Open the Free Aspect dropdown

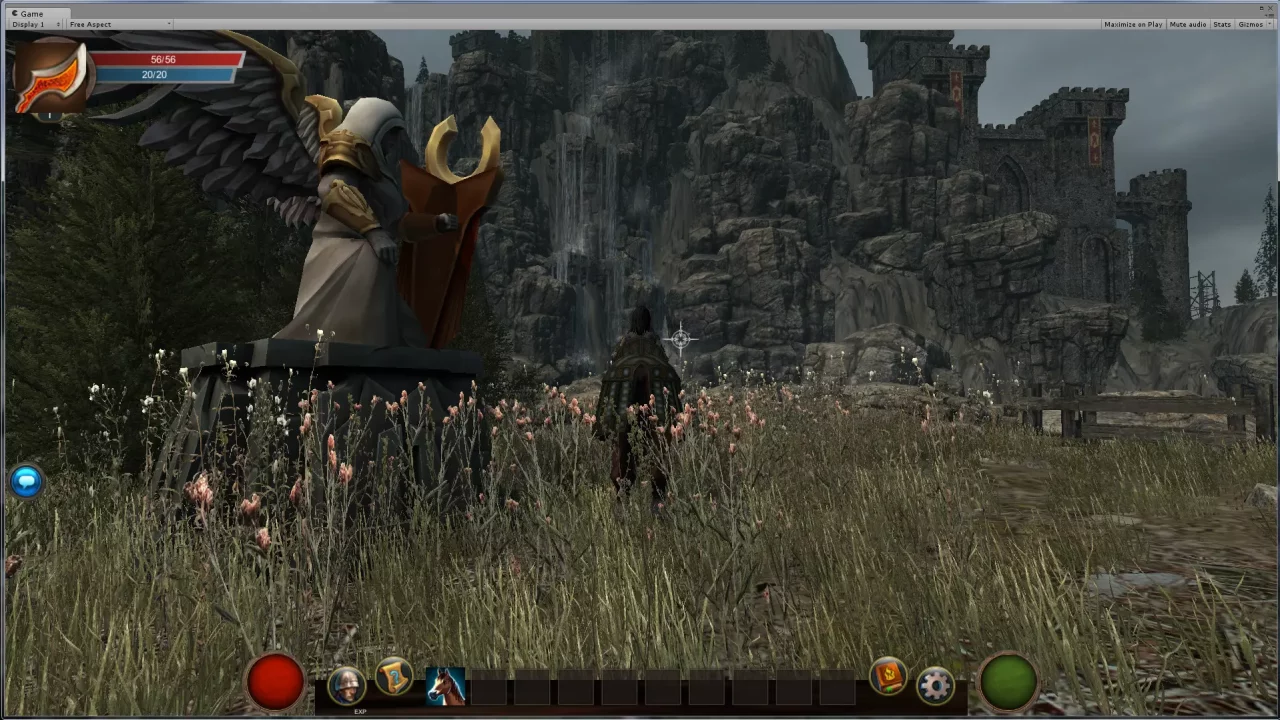[119, 24]
